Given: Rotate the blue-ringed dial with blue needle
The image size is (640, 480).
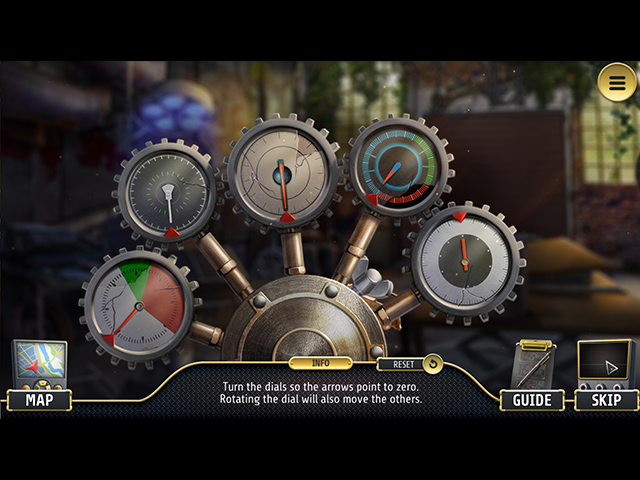Looking at the screenshot, I should tap(399, 166).
